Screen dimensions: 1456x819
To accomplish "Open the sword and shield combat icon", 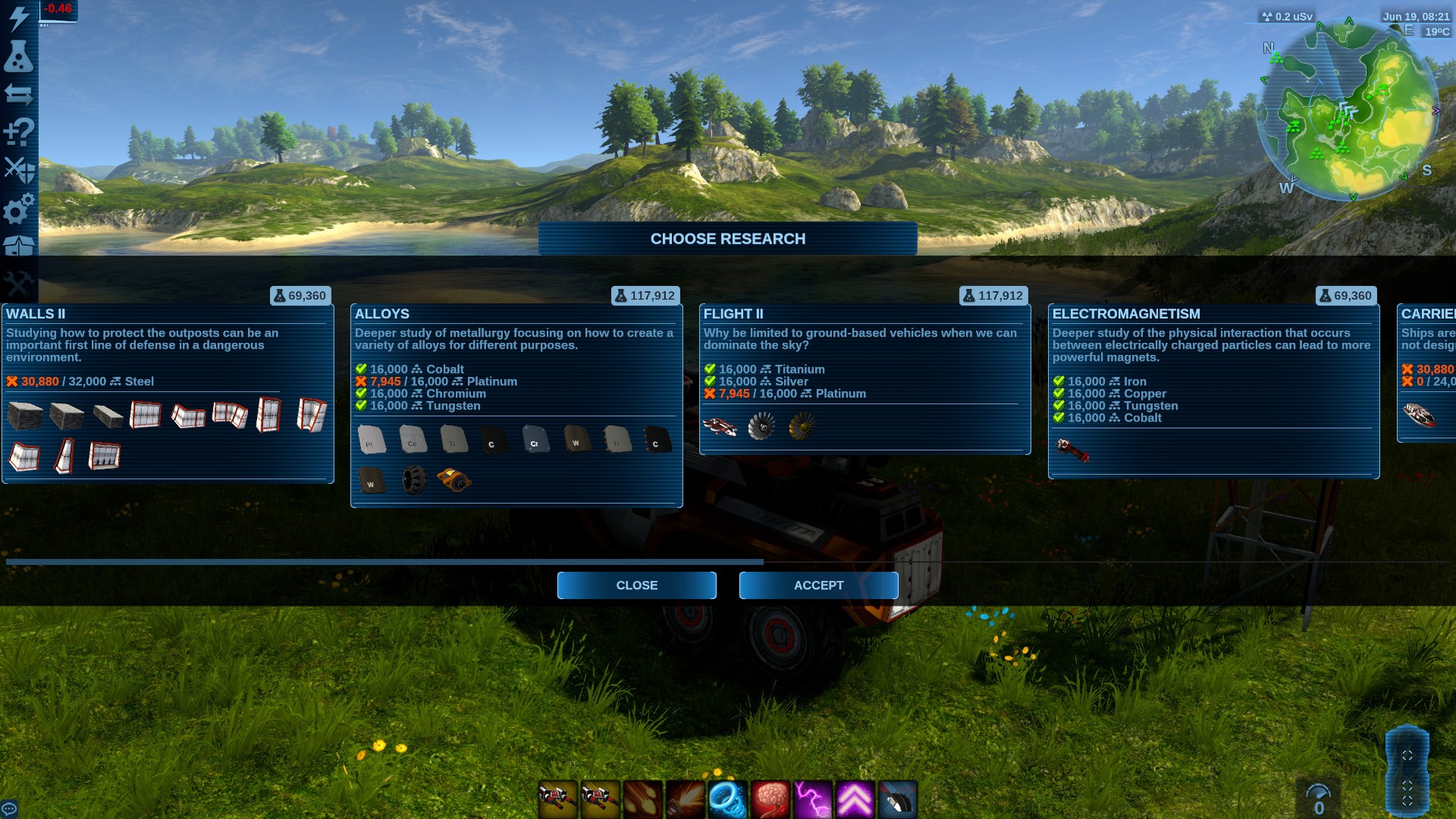I will (19, 170).
